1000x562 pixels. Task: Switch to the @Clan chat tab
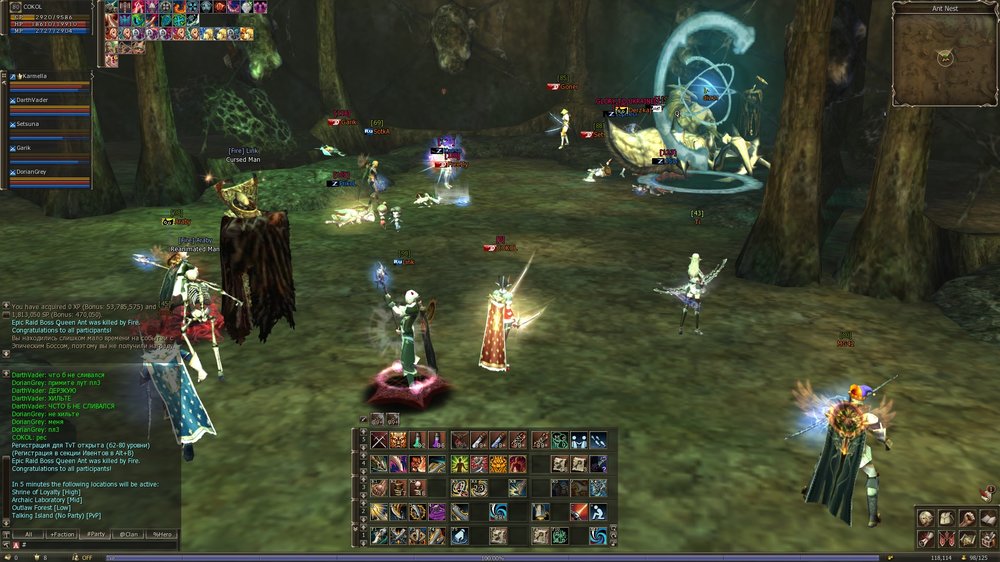pos(129,534)
